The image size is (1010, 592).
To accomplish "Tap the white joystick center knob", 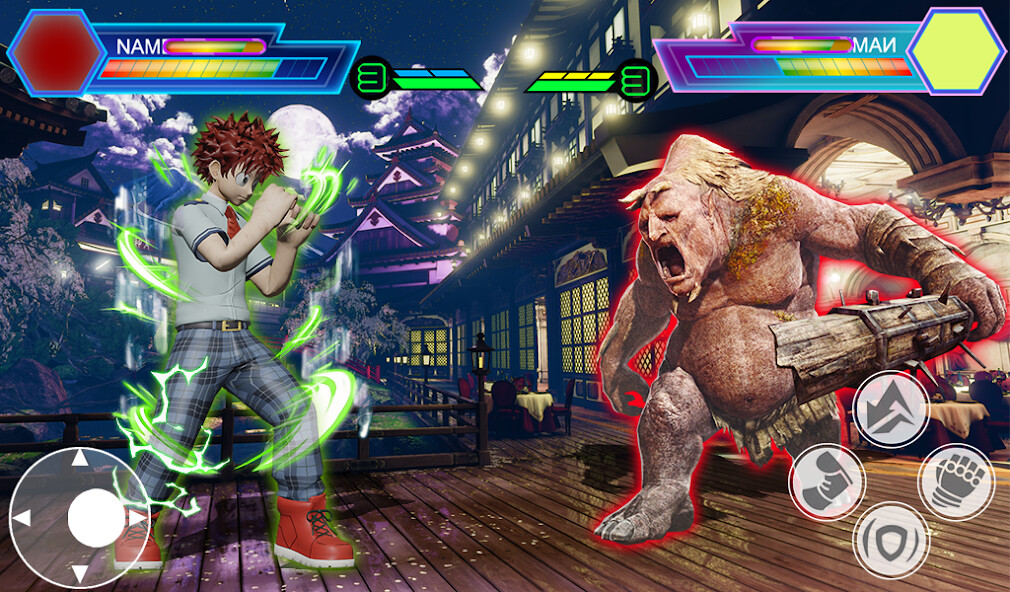I will click(96, 518).
